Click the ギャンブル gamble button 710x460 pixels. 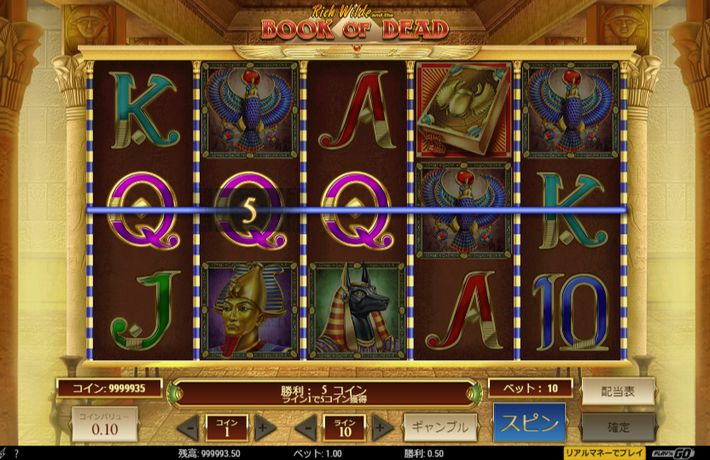pyautogui.click(x=439, y=426)
